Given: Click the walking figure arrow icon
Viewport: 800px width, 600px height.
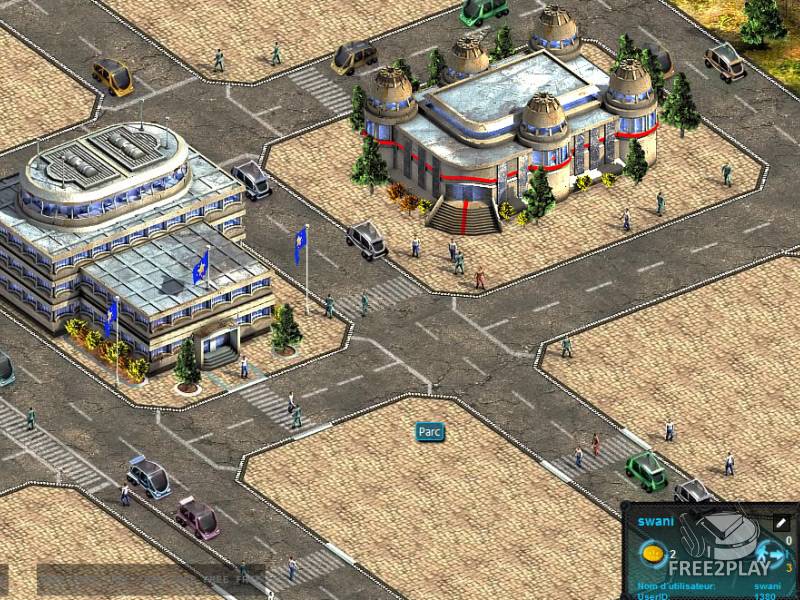Looking at the screenshot, I should tap(770, 552).
